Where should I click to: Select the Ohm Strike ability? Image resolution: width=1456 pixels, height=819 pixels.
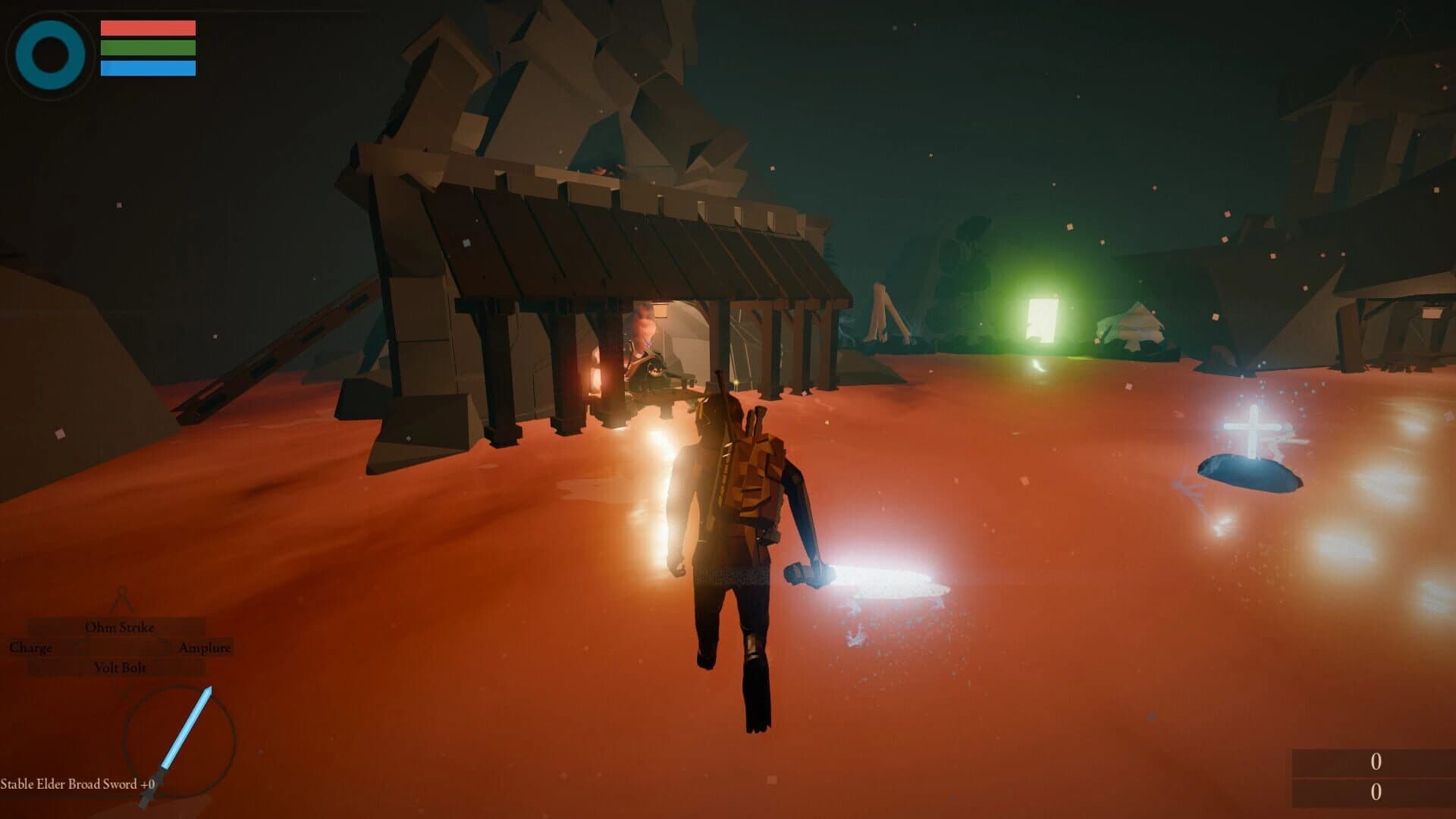pos(120,627)
